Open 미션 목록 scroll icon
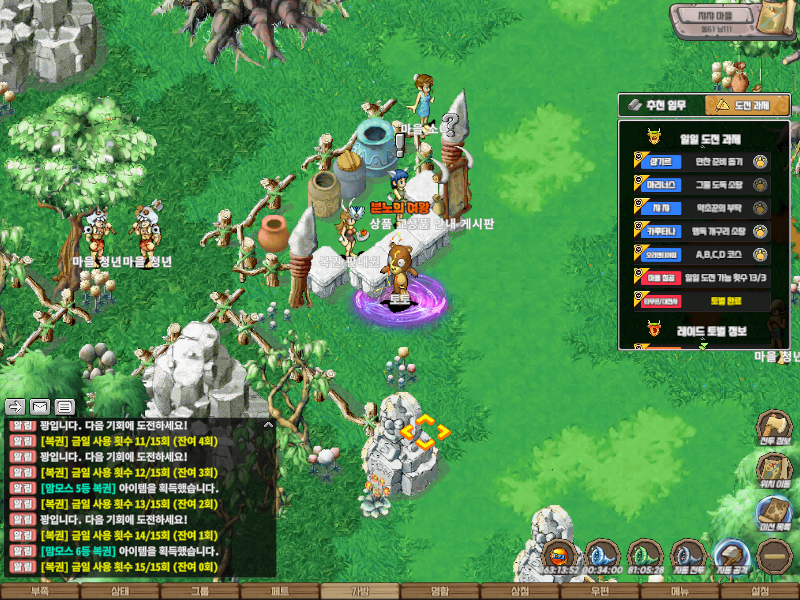The height and width of the screenshot is (600, 800). point(775,515)
